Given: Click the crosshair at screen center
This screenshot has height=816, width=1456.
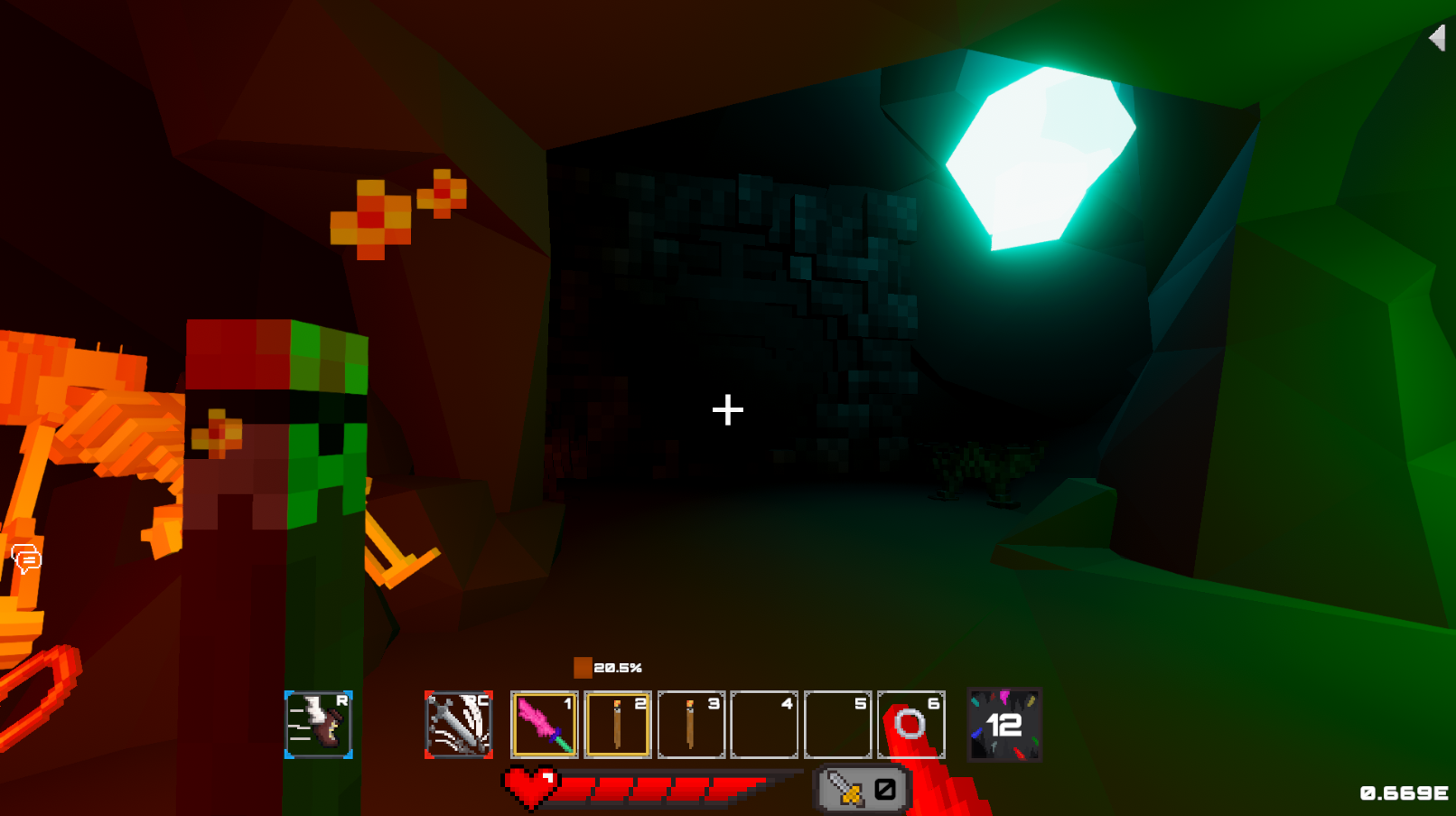Looking at the screenshot, I should [x=728, y=409].
